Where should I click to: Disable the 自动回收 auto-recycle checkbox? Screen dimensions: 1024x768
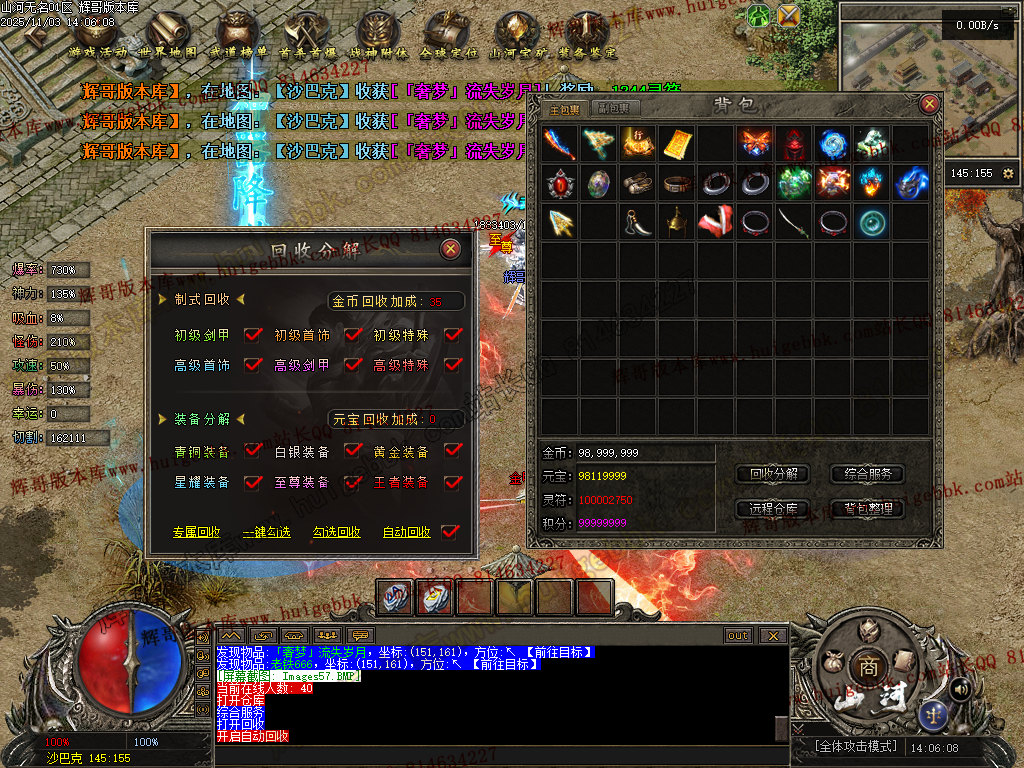tap(450, 532)
